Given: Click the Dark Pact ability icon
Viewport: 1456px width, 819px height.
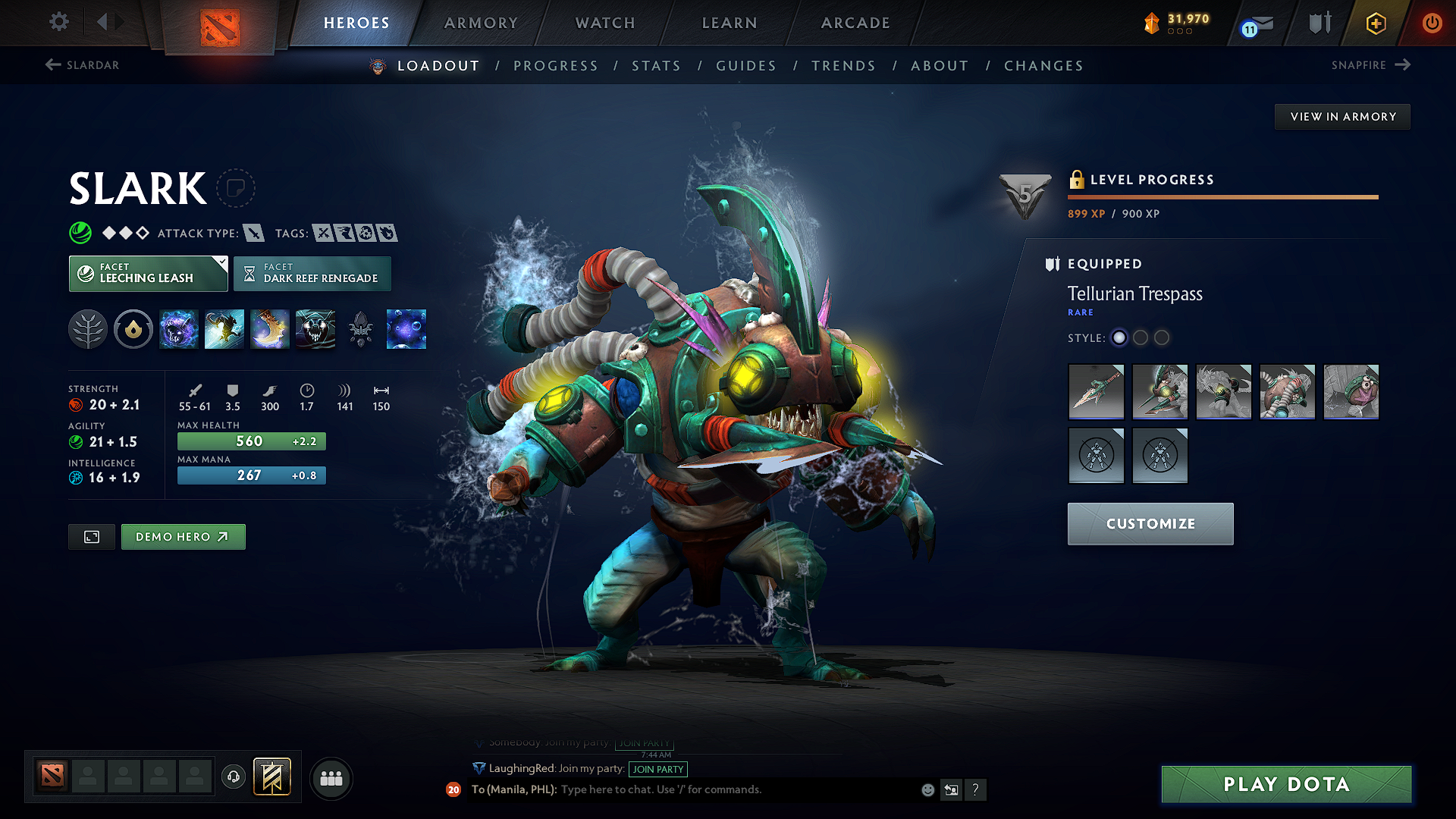Looking at the screenshot, I should (x=179, y=328).
